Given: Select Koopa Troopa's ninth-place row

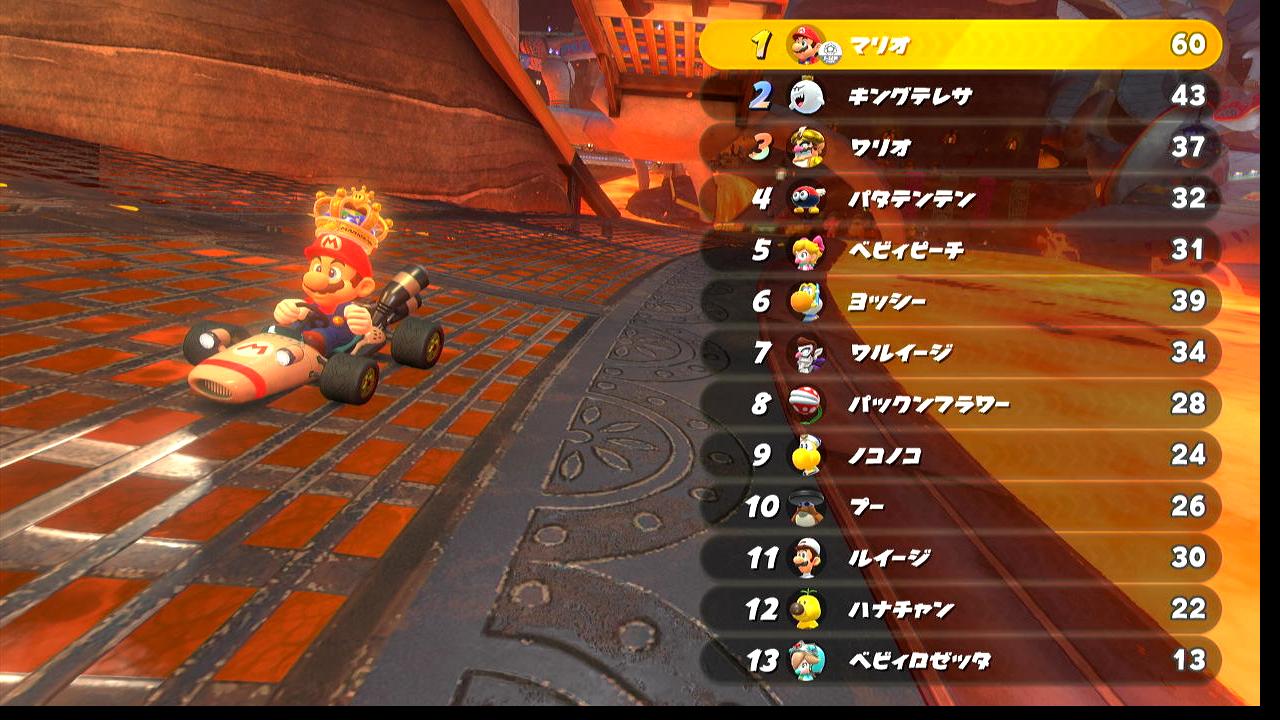Looking at the screenshot, I should tap(960, 455).
